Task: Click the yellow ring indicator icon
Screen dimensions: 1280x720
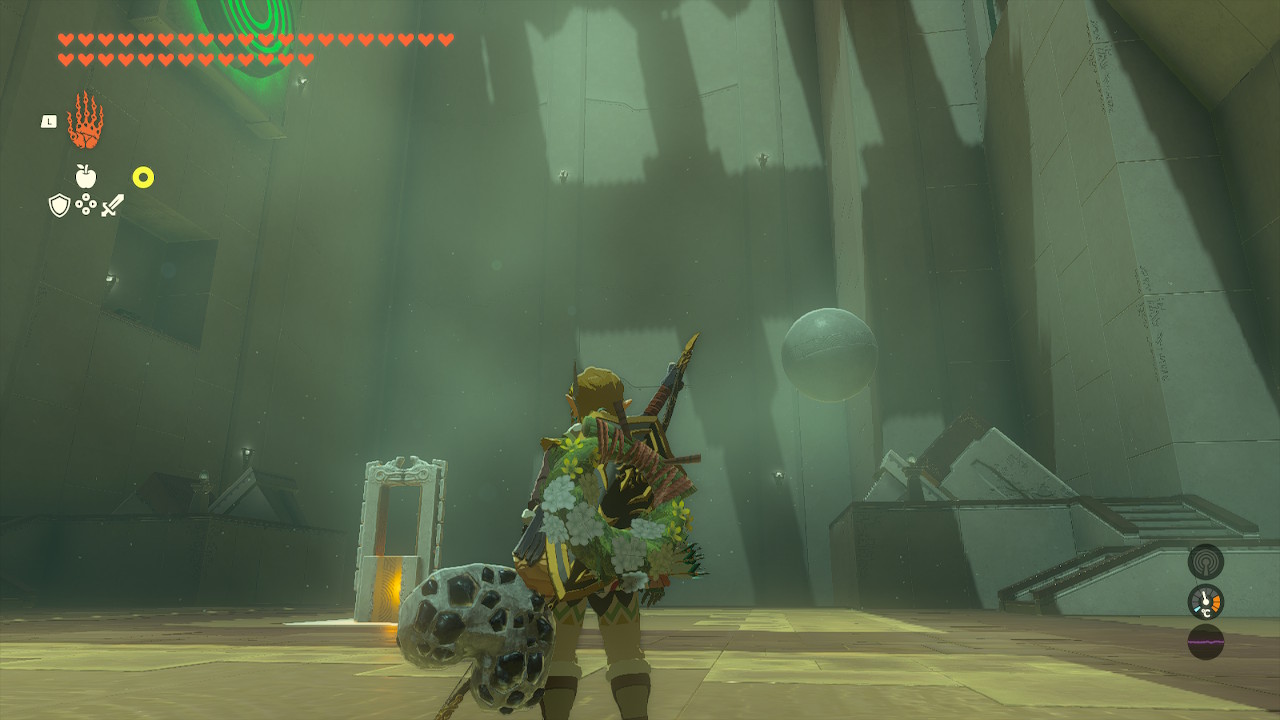Action: 143,178
